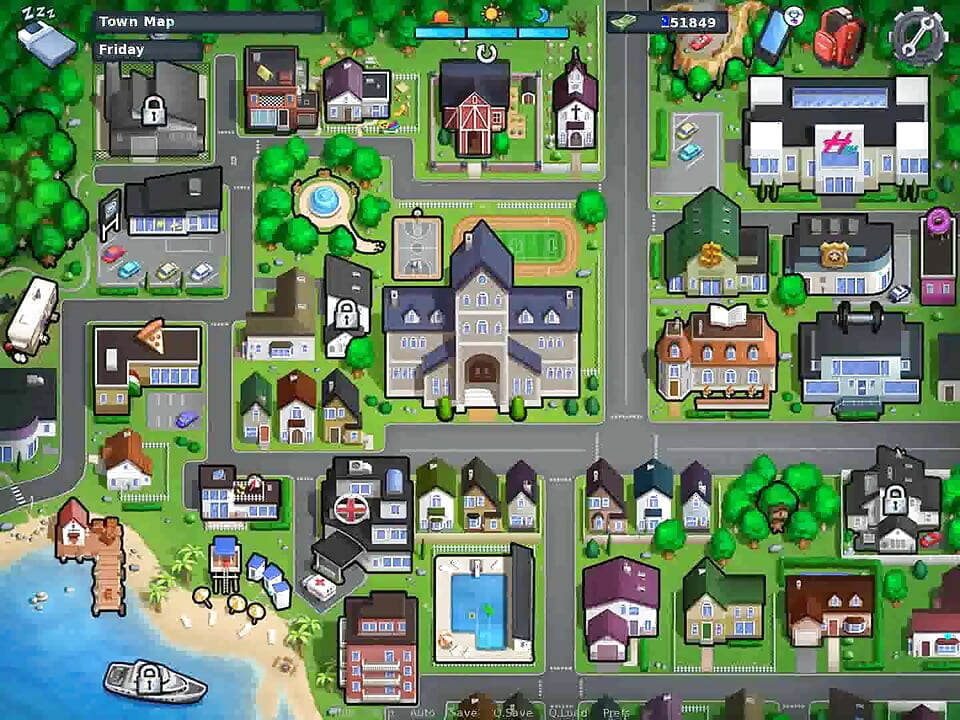Go to the pizzeria with pizza sign

(x=147, y=362)
